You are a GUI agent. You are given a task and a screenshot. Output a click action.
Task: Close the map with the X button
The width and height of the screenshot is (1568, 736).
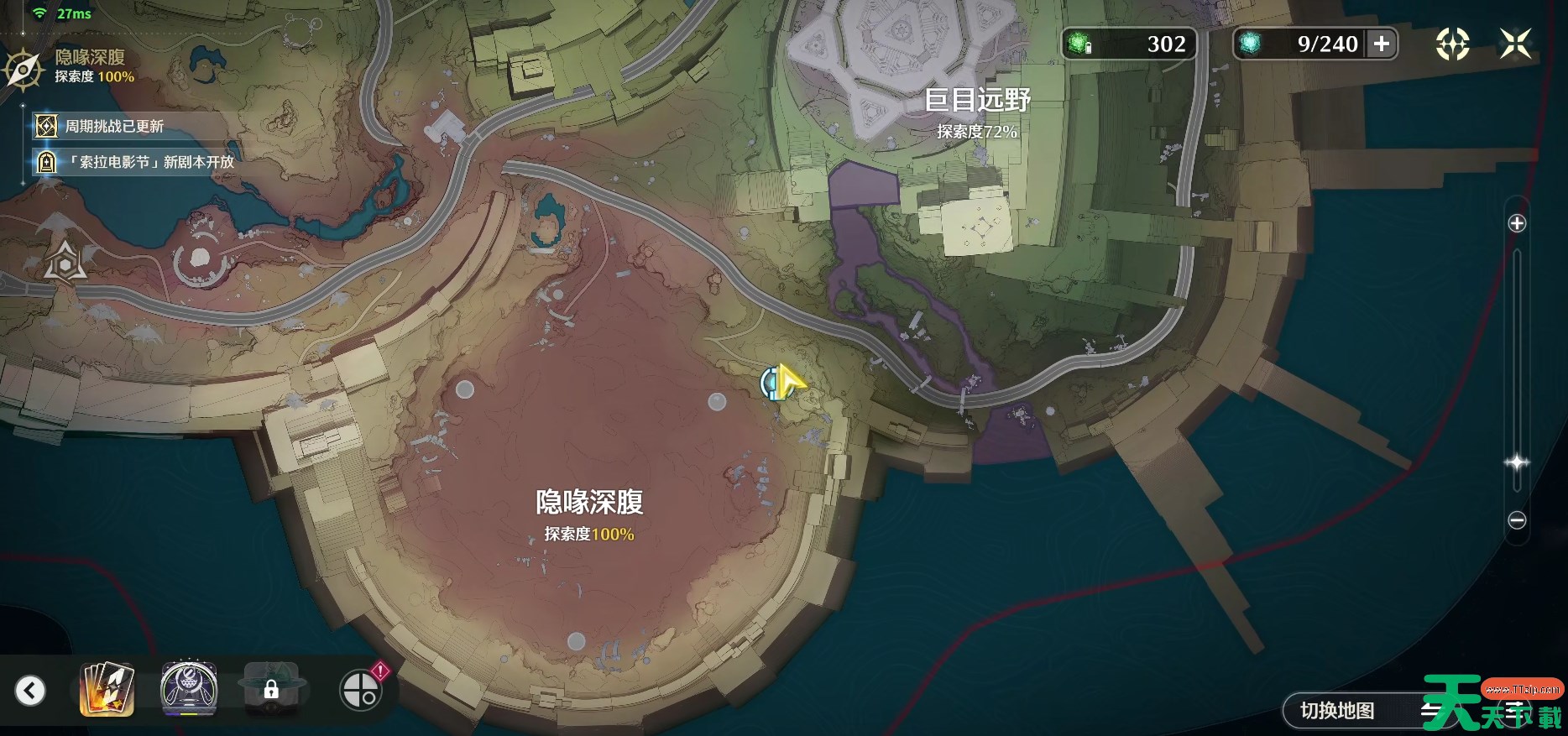(1515, 44)
